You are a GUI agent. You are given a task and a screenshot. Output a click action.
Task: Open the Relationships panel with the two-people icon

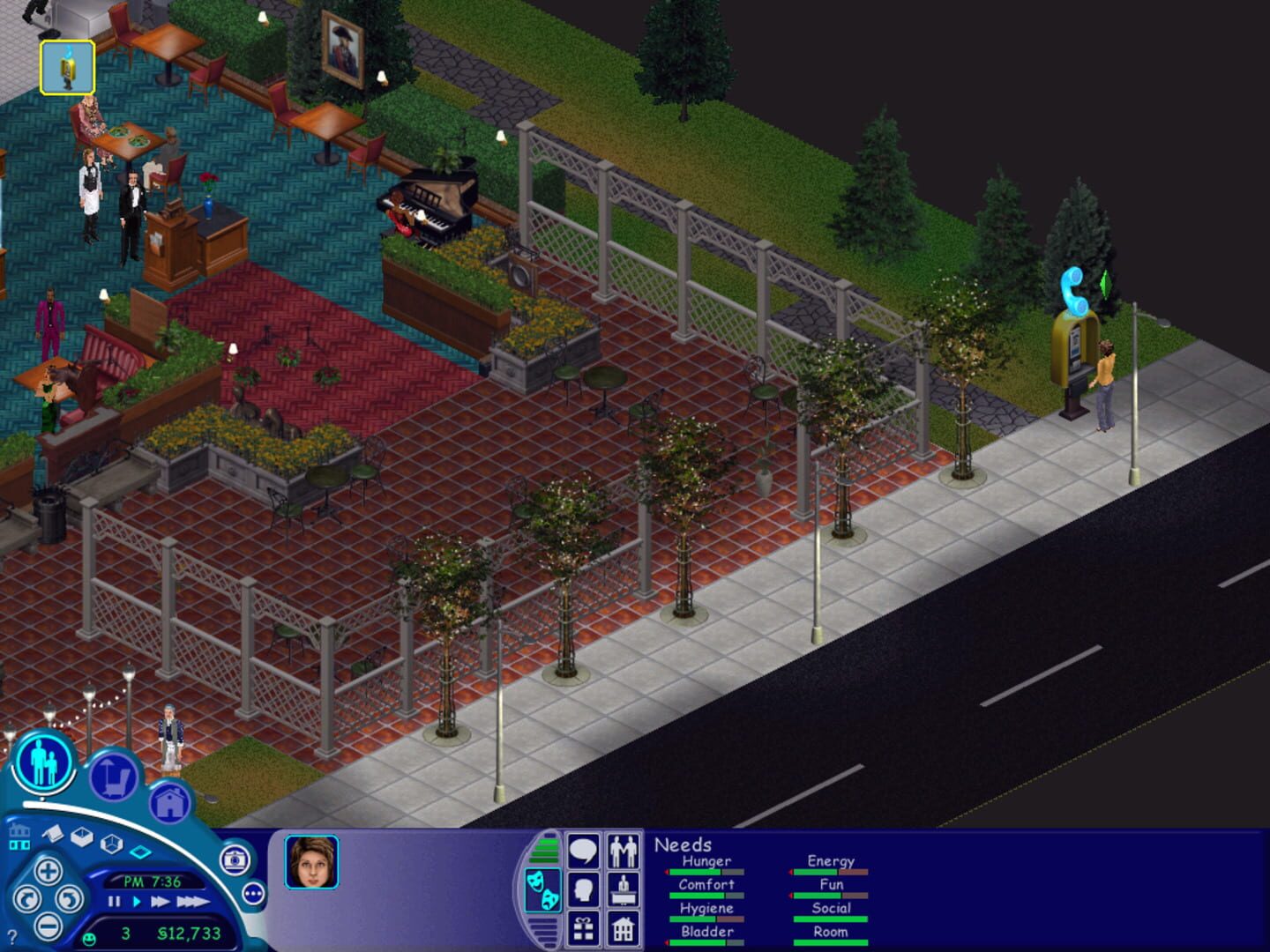point(624,852)
